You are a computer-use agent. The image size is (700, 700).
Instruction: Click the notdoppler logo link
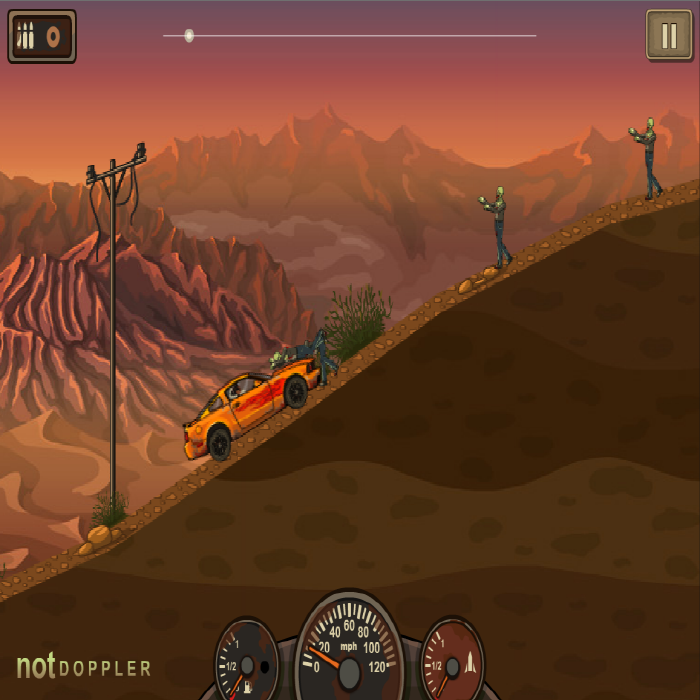coord(84,667)
